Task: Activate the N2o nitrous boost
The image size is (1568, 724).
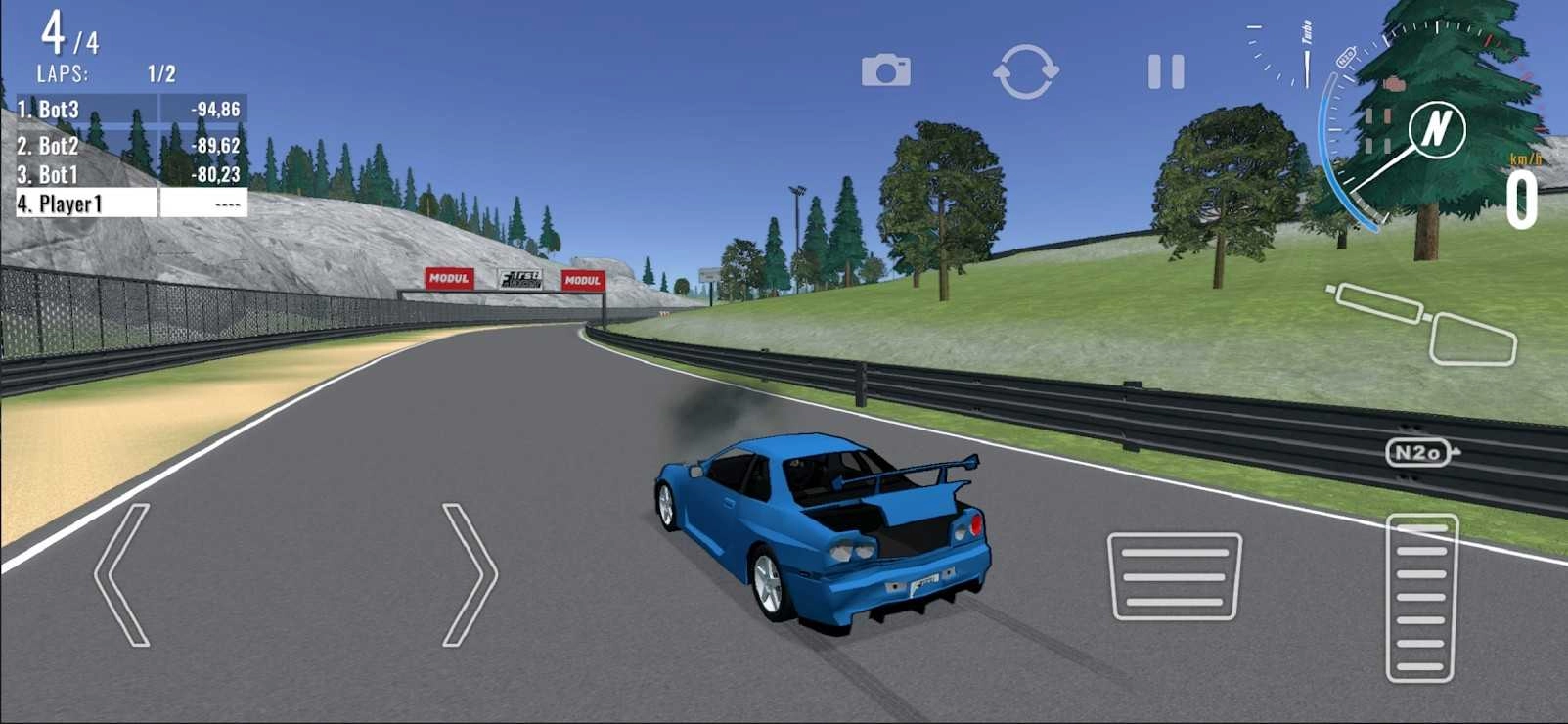Action: [x=1420, y=451]
